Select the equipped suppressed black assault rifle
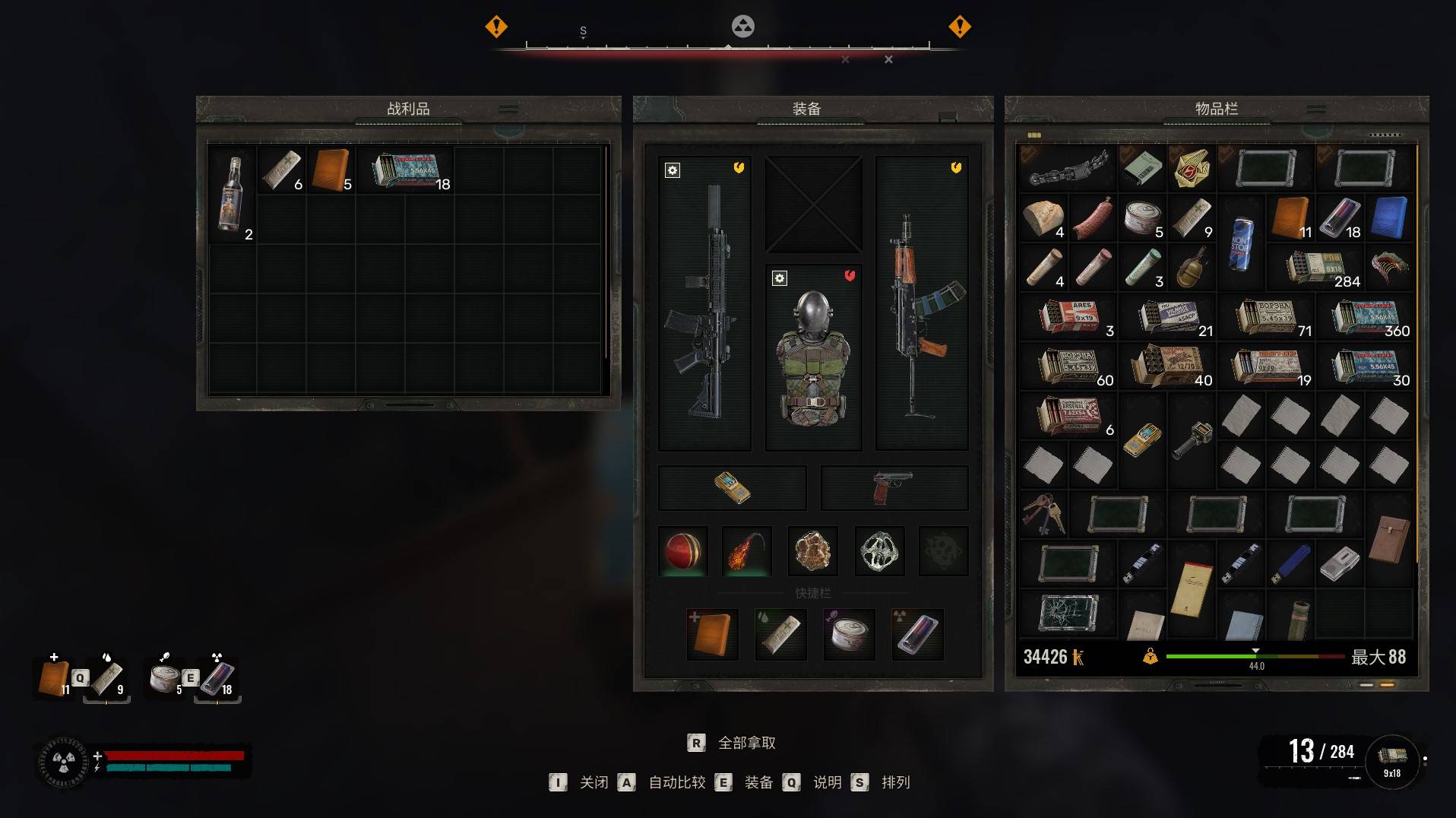The image size is (1456, 818). point(704,303)
